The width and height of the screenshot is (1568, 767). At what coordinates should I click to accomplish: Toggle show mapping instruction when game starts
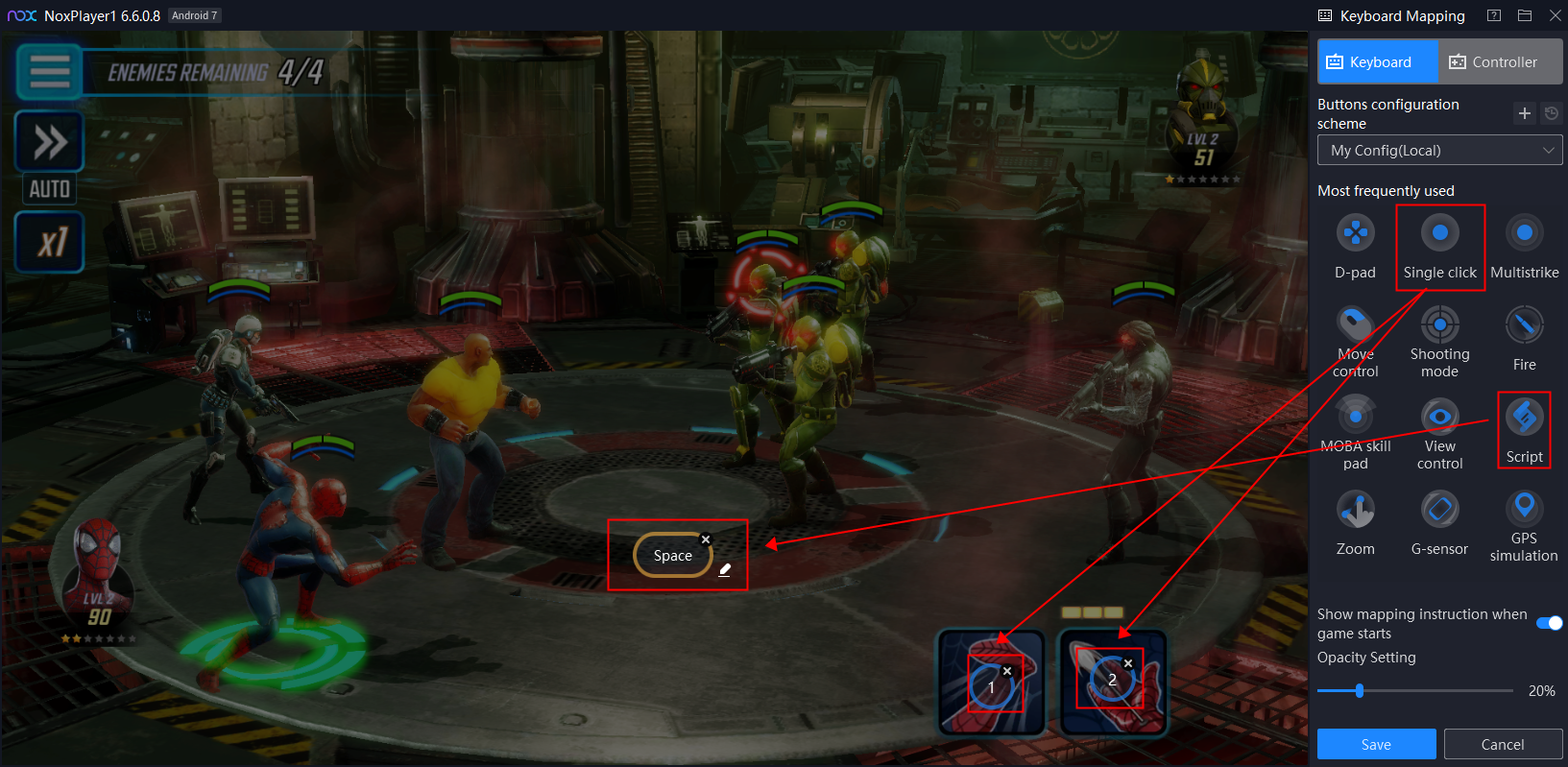pyautogui.click(x=1549, y=623)
